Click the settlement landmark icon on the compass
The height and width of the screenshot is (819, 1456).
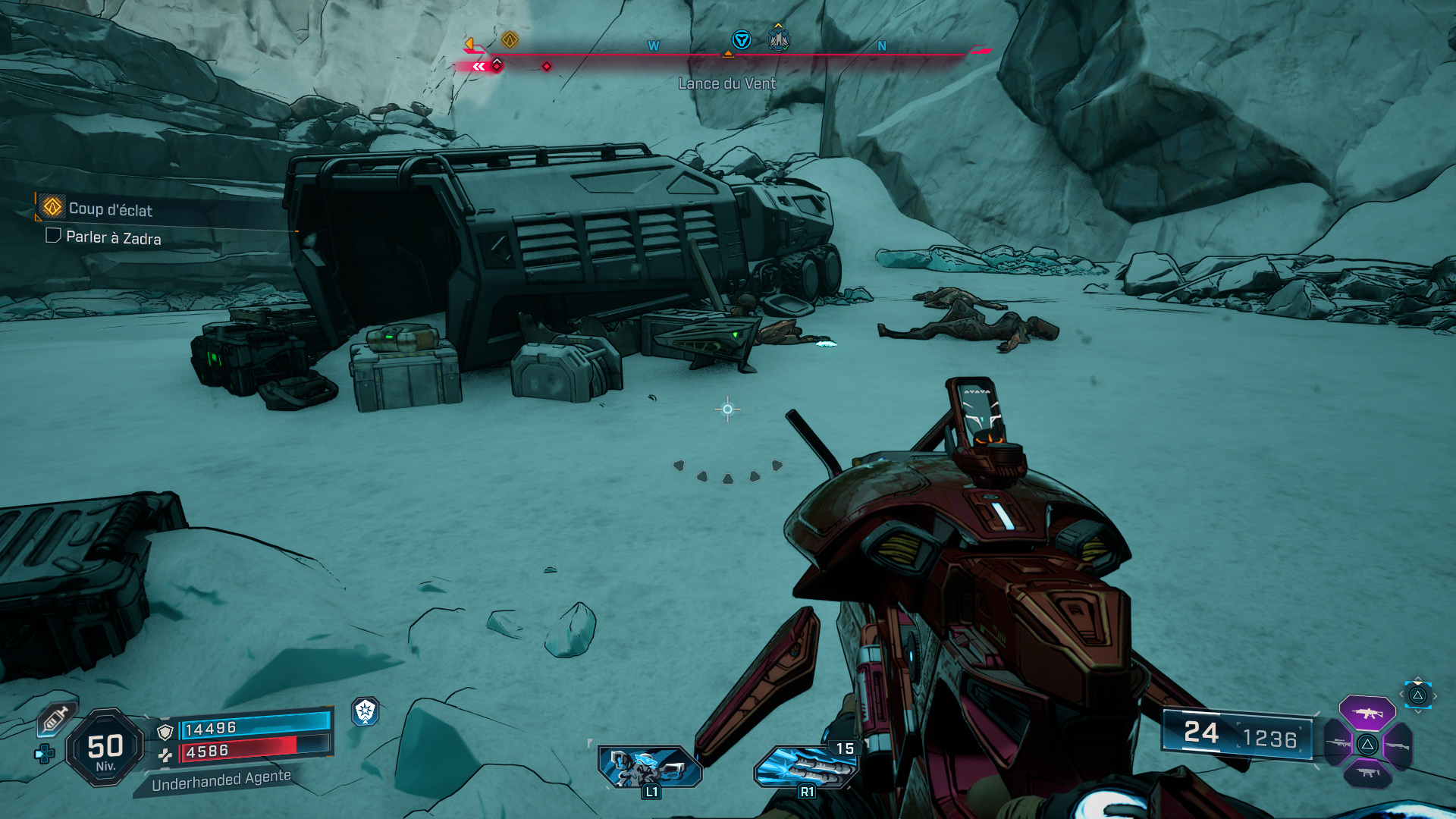(x=778, y=39)
